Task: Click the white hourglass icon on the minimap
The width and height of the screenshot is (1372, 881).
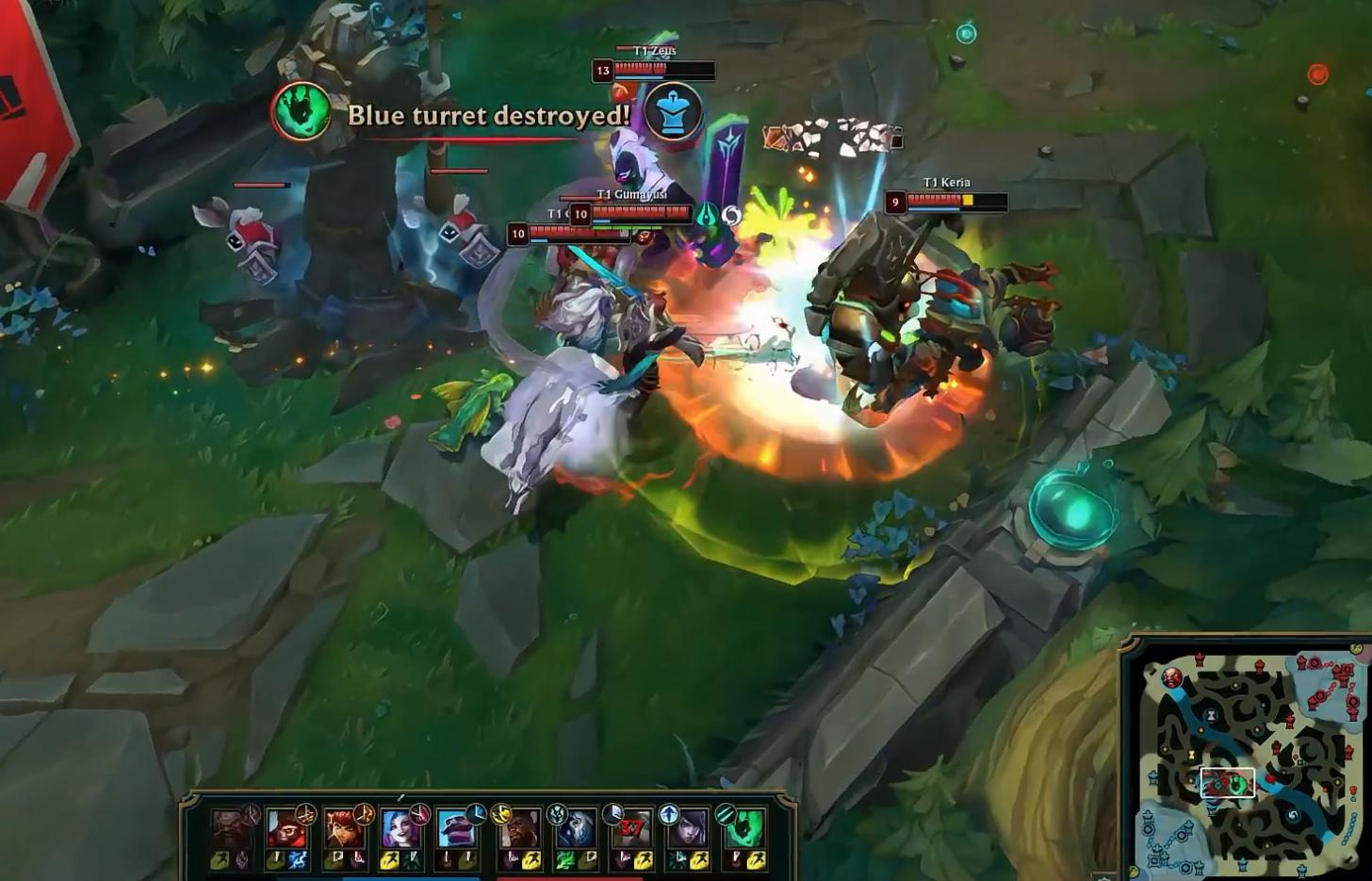Action: (1211, 714)
